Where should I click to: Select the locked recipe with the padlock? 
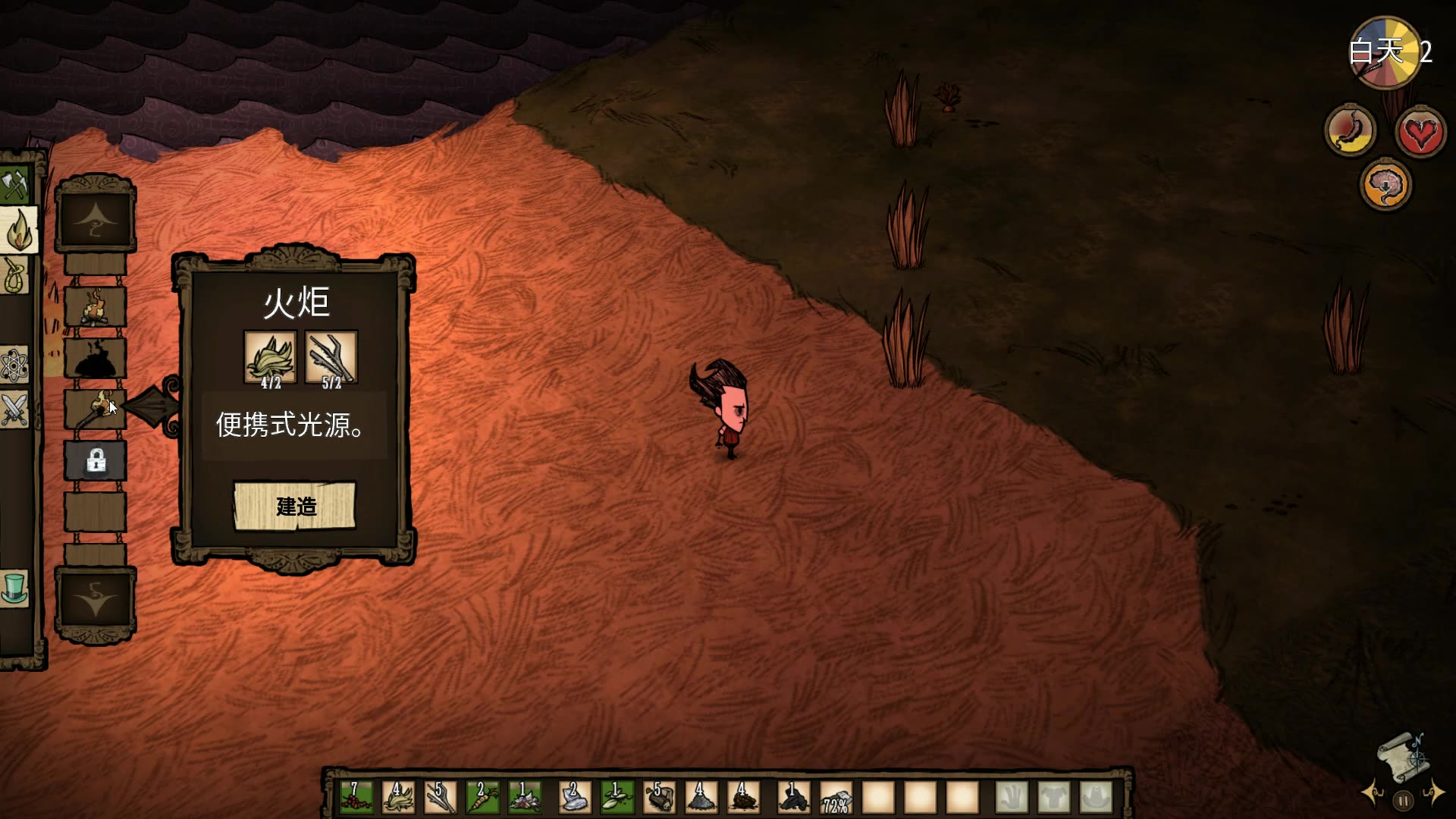pos(96,460)
